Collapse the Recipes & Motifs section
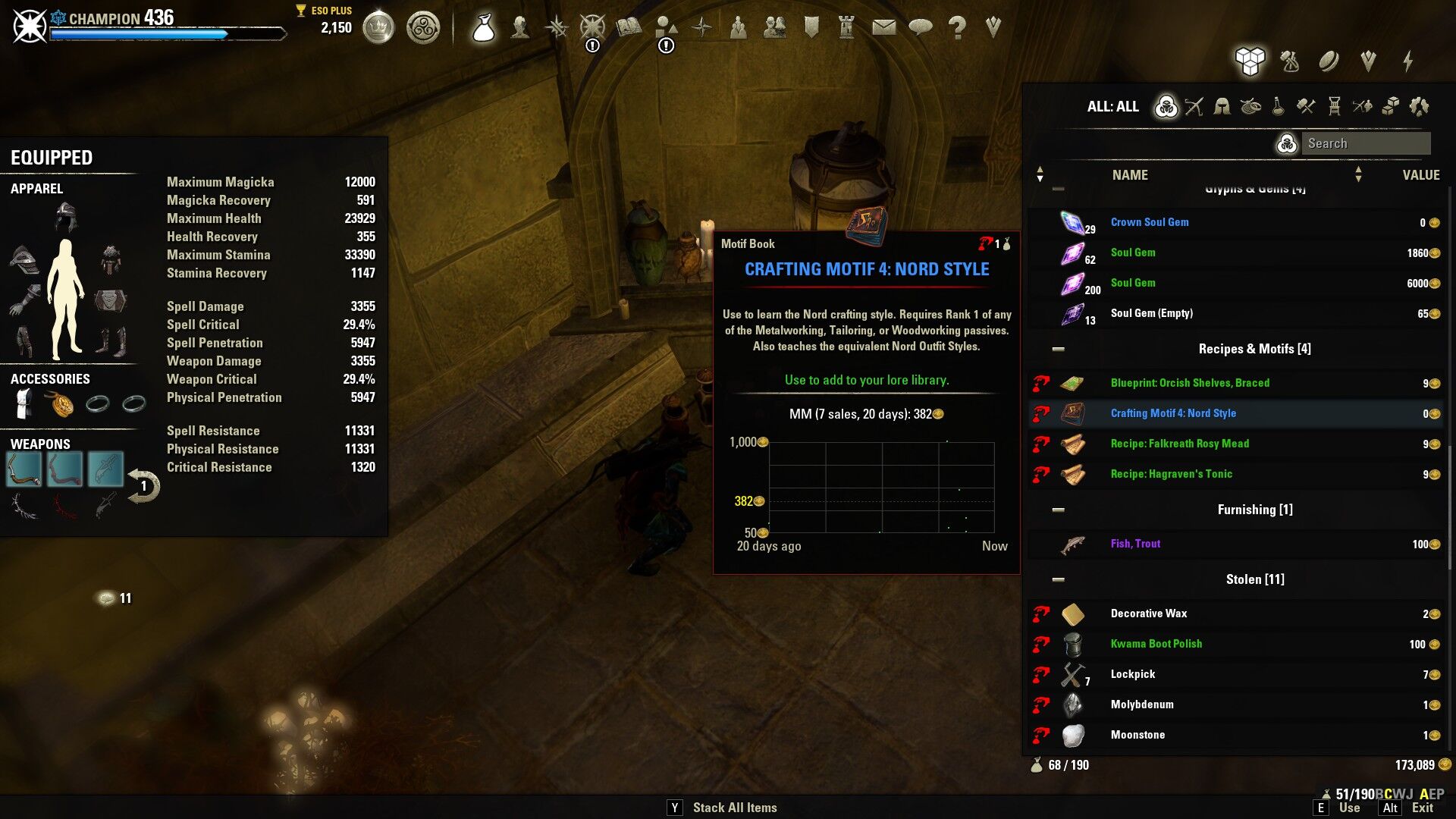 tap(1059, 349)
